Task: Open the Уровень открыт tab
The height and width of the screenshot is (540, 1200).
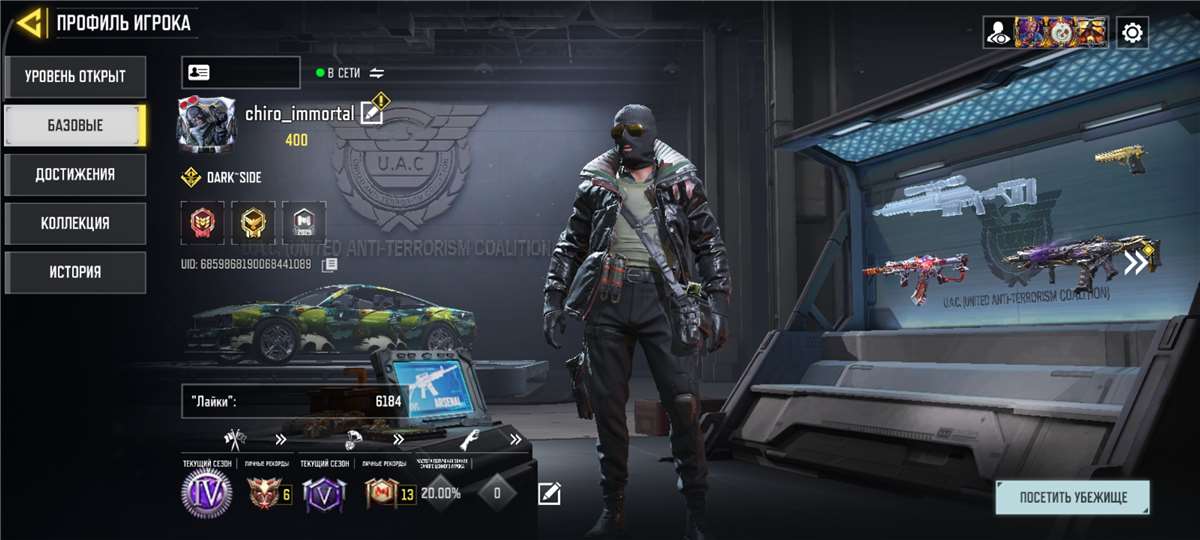Action: click(75, 76)
